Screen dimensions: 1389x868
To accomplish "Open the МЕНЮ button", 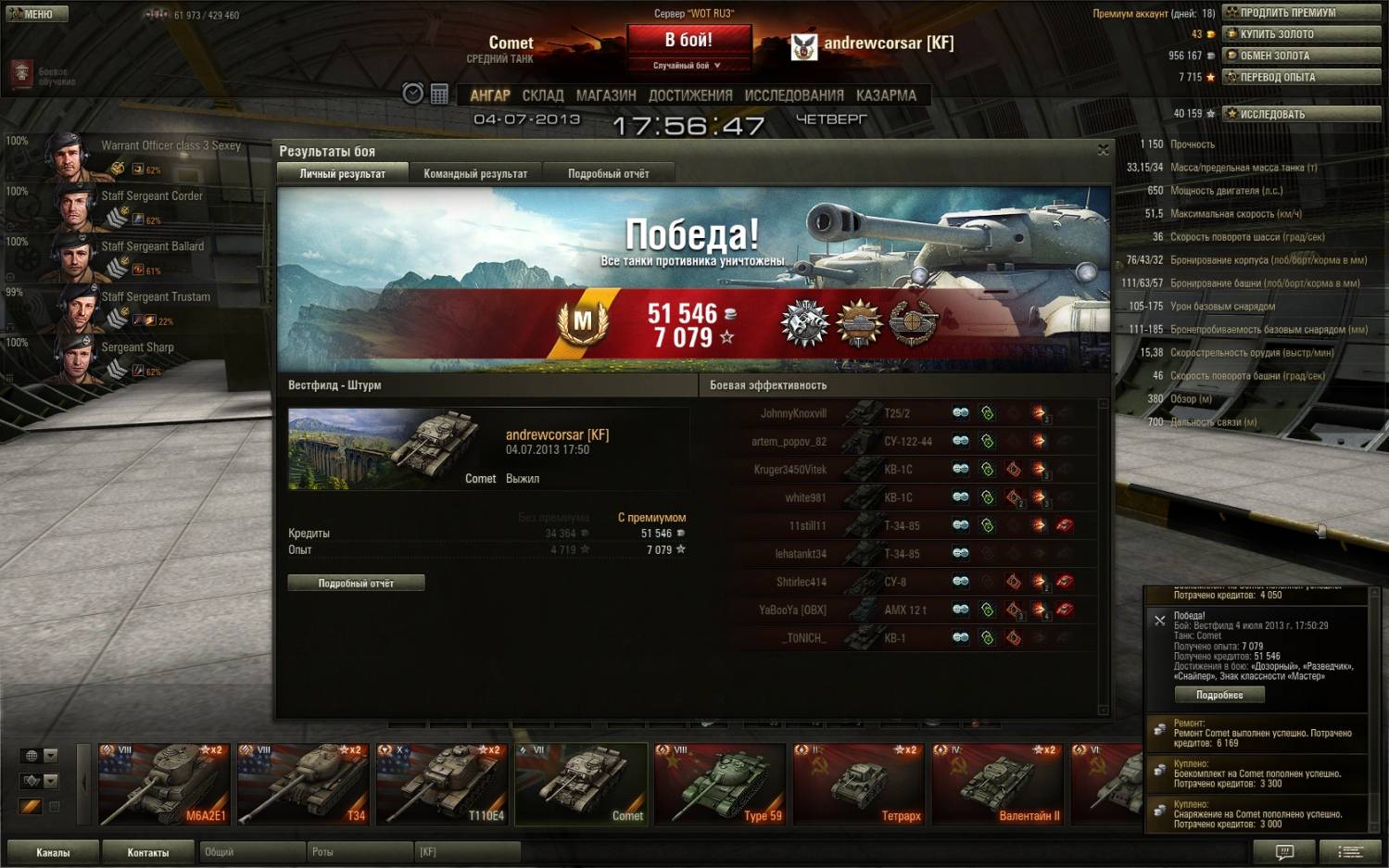I will 34,14.
